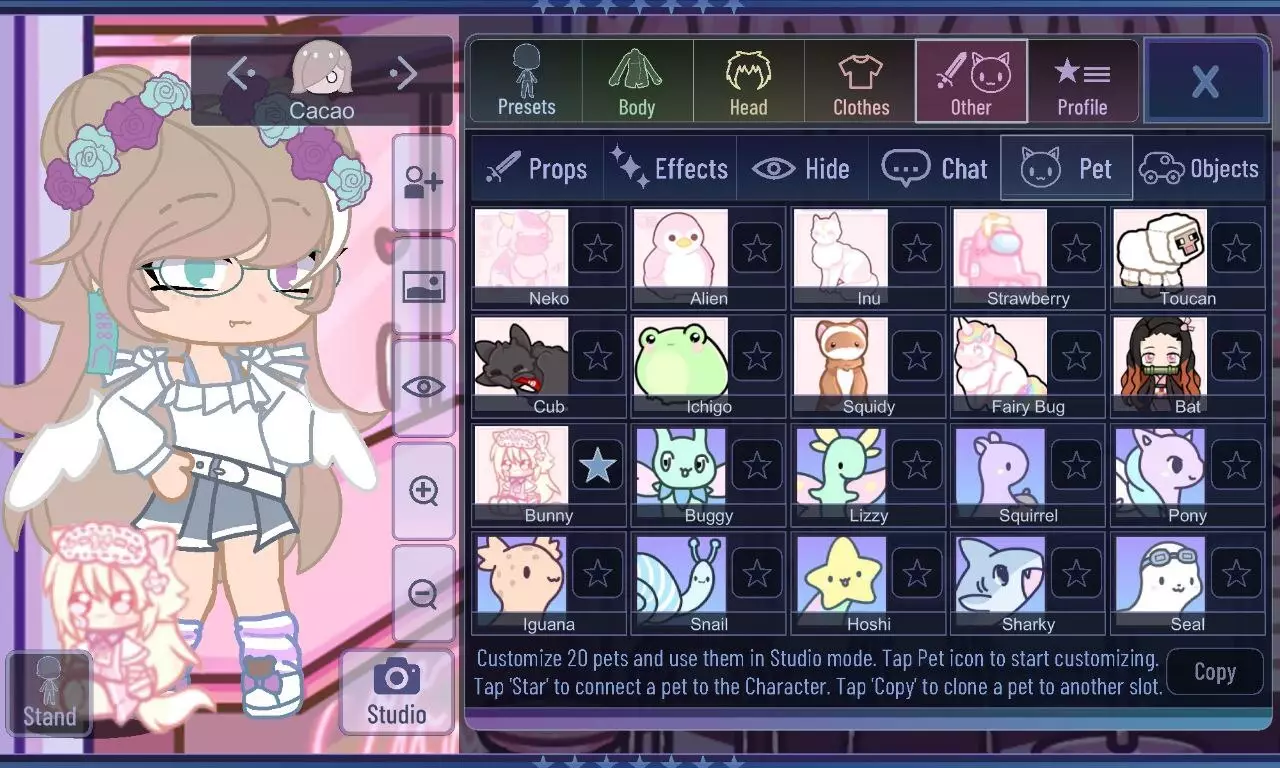Zoom in on the character preview

(x=423, y=489)
